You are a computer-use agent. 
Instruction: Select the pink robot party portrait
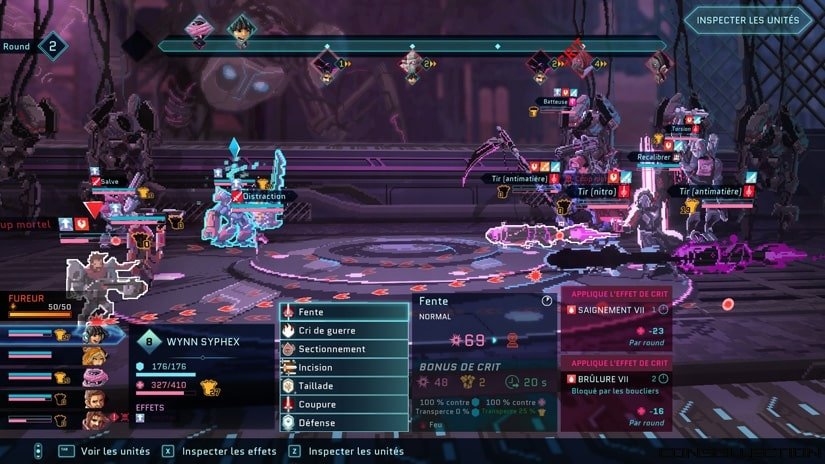(x=95, y=378)
